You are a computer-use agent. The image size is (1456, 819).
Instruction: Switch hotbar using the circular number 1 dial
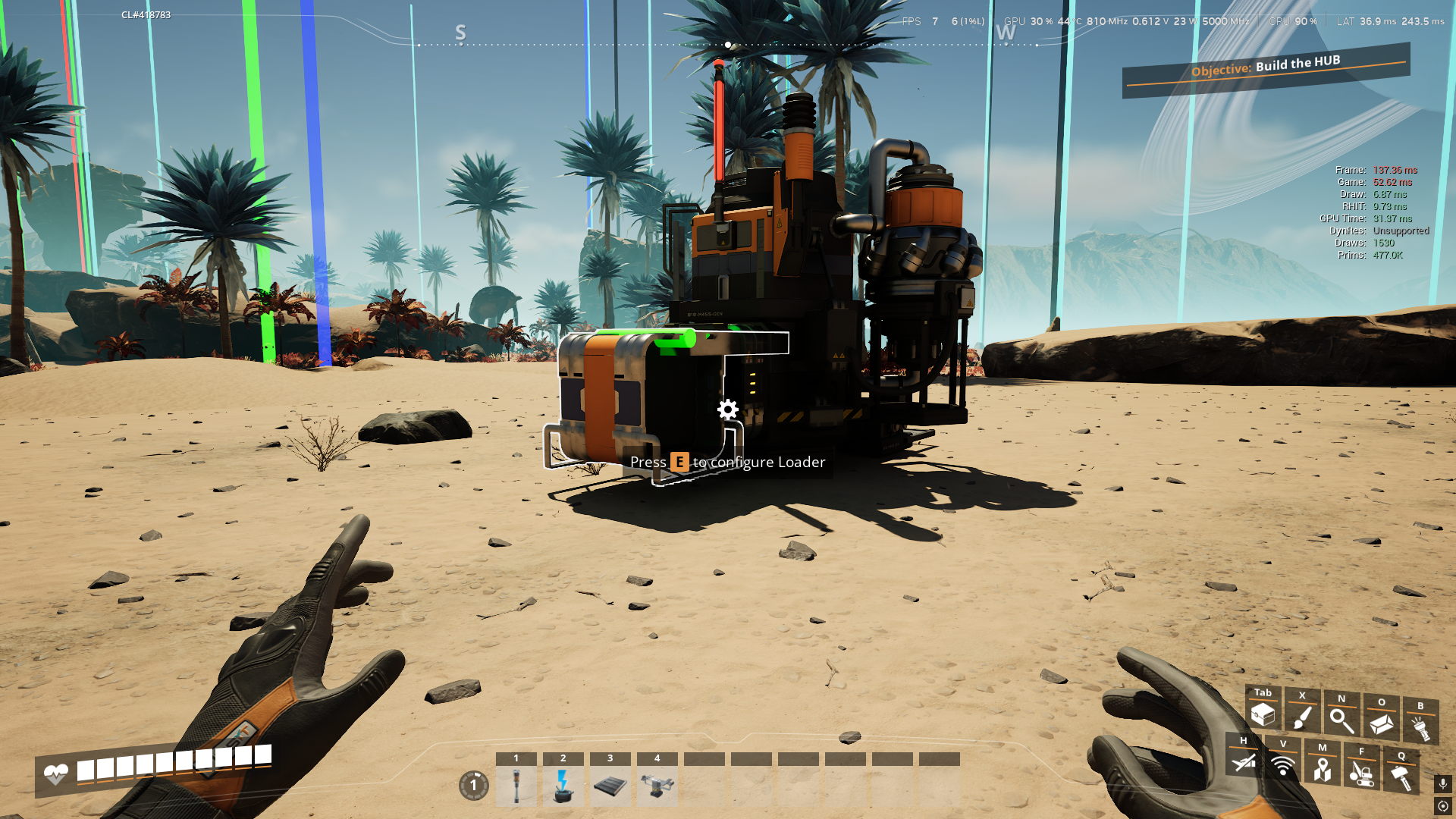click(x=474, y=786)
